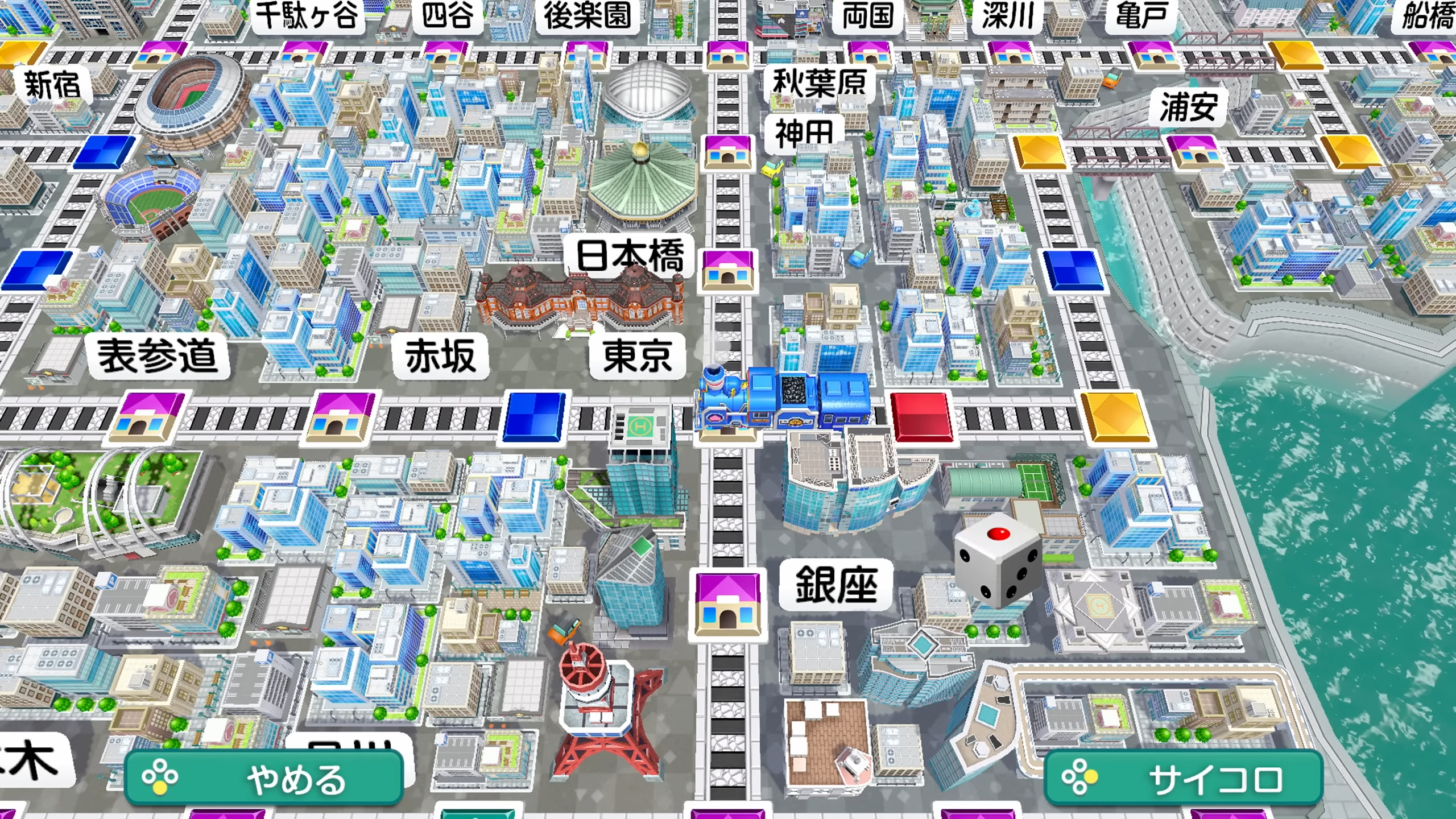Screen dimensions: 1456x819
Task: Click the 銀座 station label
Action: [x=833, y=586]
